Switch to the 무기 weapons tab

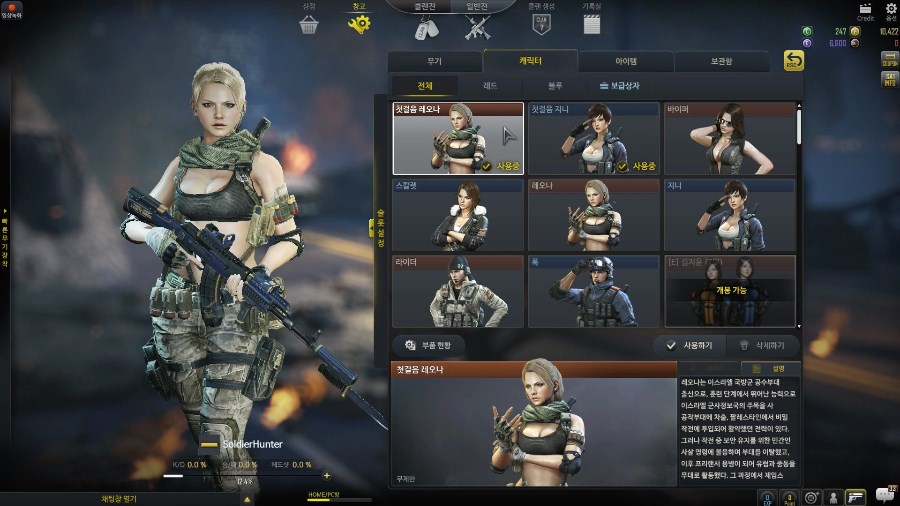(x=435, y=61)
